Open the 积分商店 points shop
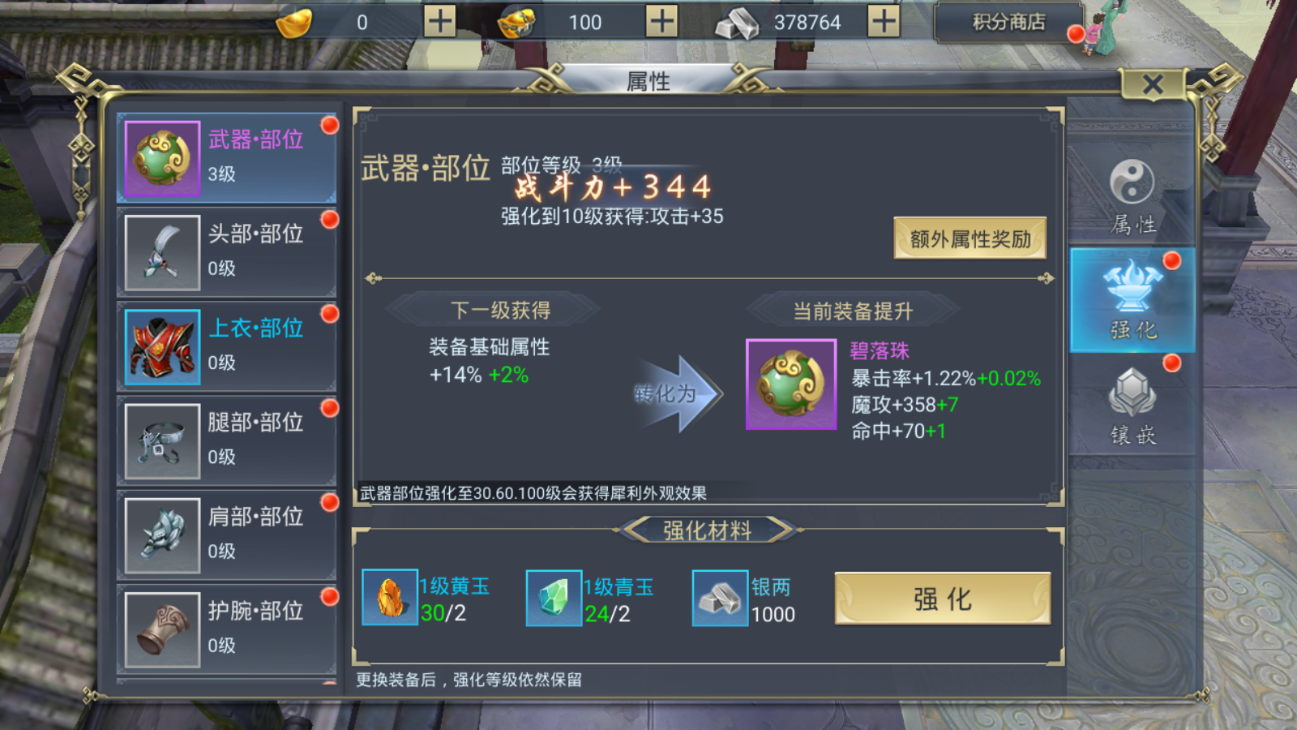Viewport: 1297px width, 730px height. click(1010, 22)
